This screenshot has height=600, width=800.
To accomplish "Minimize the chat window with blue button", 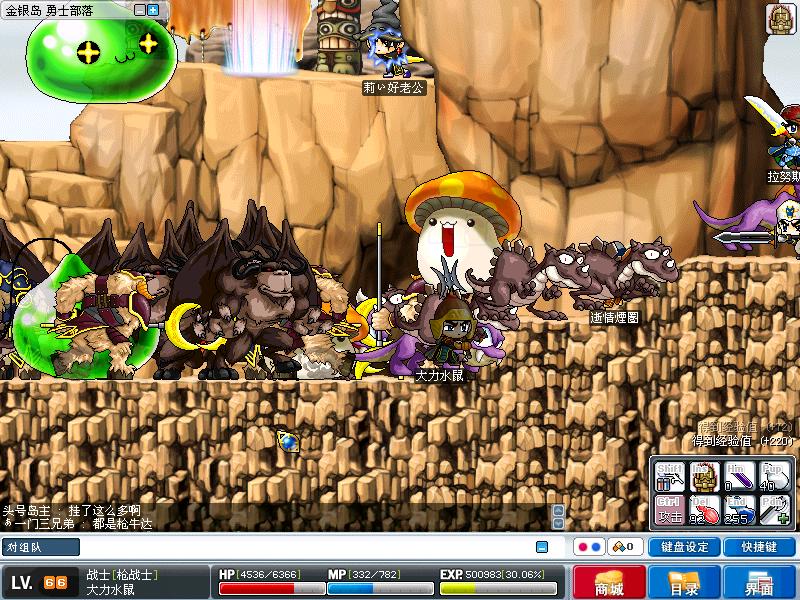I will (542, 547).
